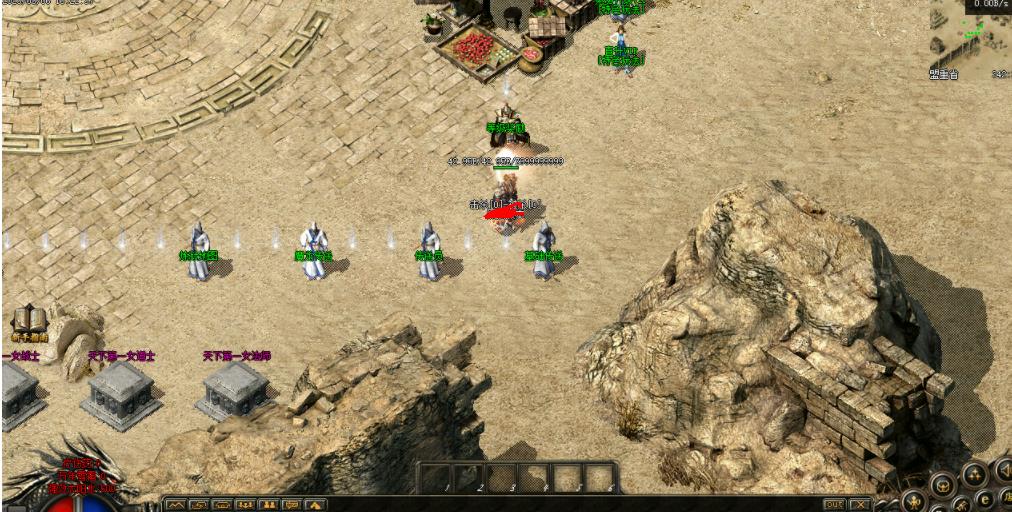Click the round circular-emblem button

pyautogui.click(x=941, y=486)
